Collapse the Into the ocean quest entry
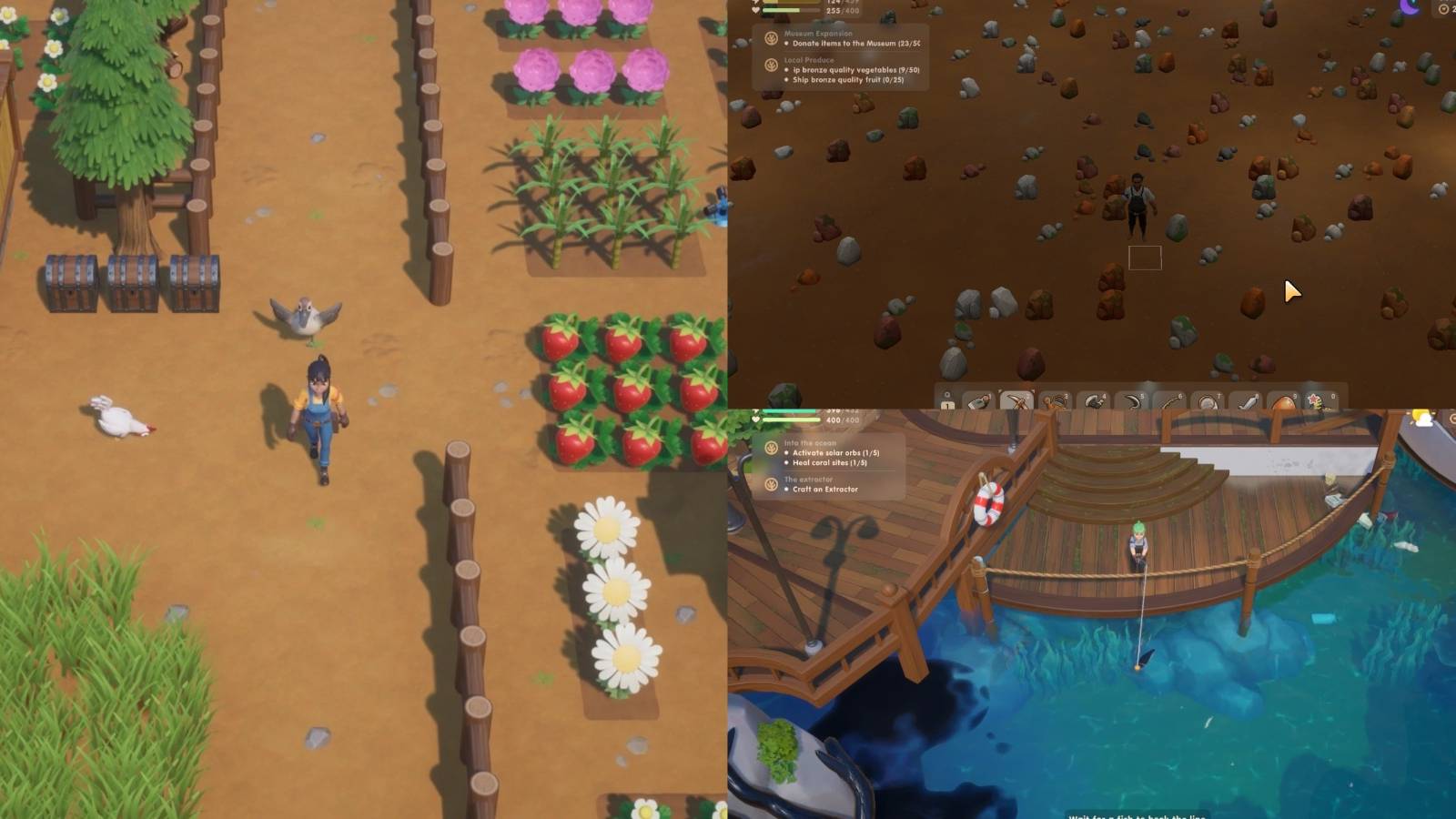 [x=810, y=442]
